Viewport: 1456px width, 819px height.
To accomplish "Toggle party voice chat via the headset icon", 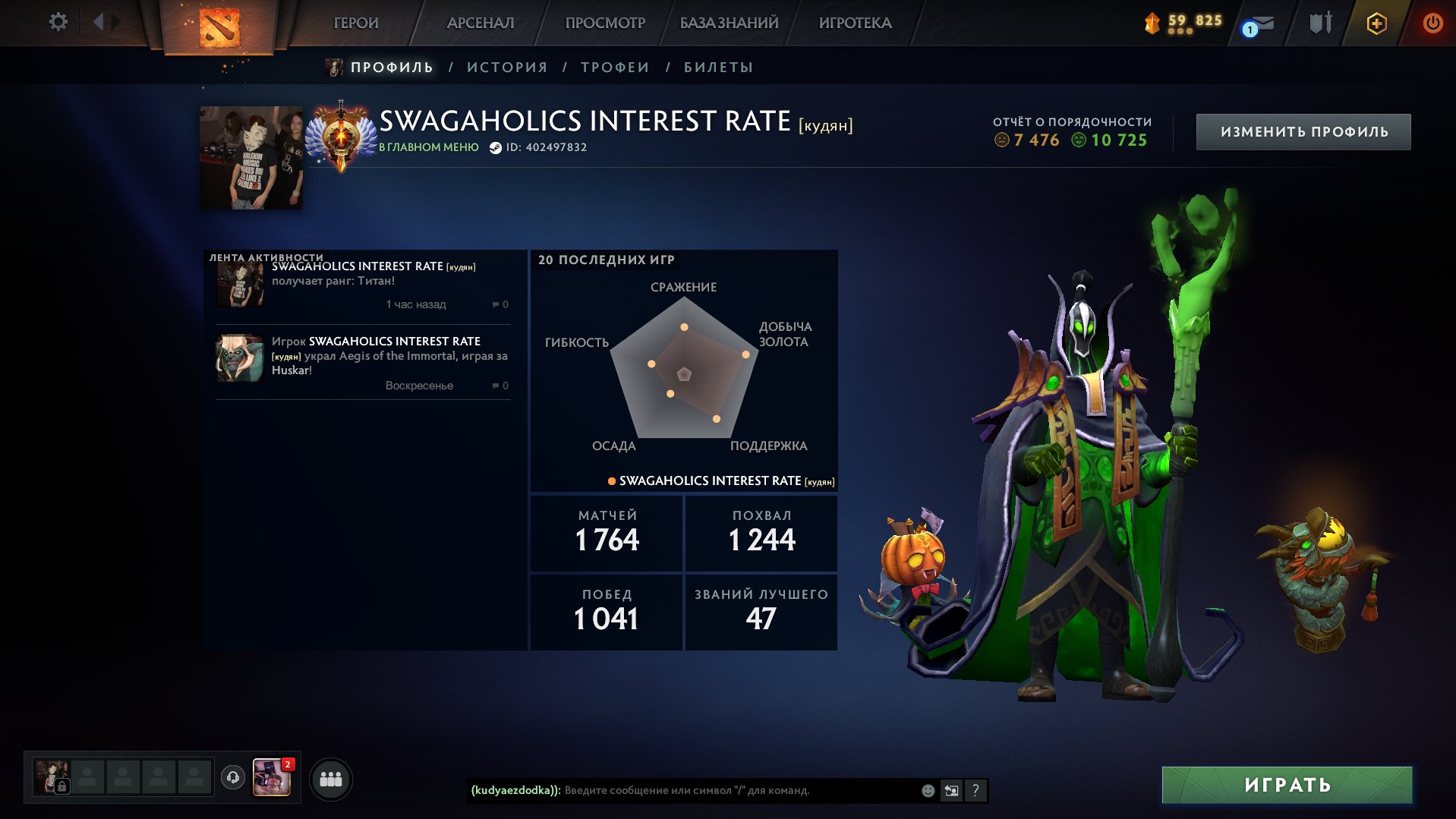I will (233, 777).
